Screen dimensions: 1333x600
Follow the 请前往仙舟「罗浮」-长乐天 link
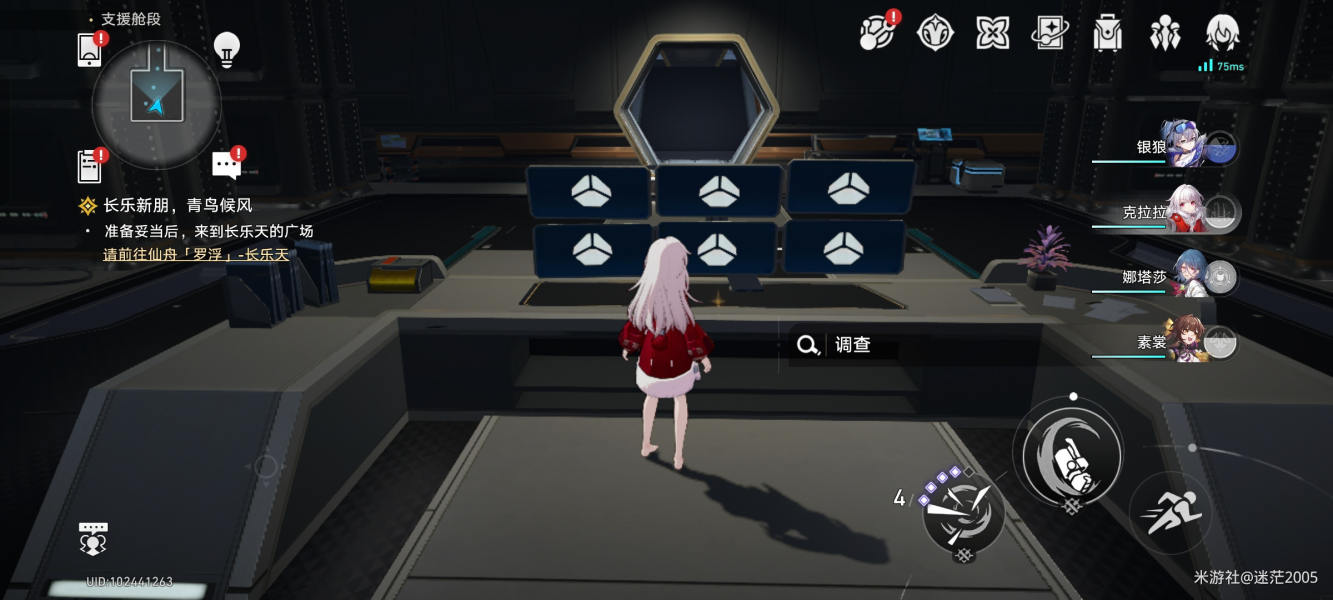pos(196,254)
